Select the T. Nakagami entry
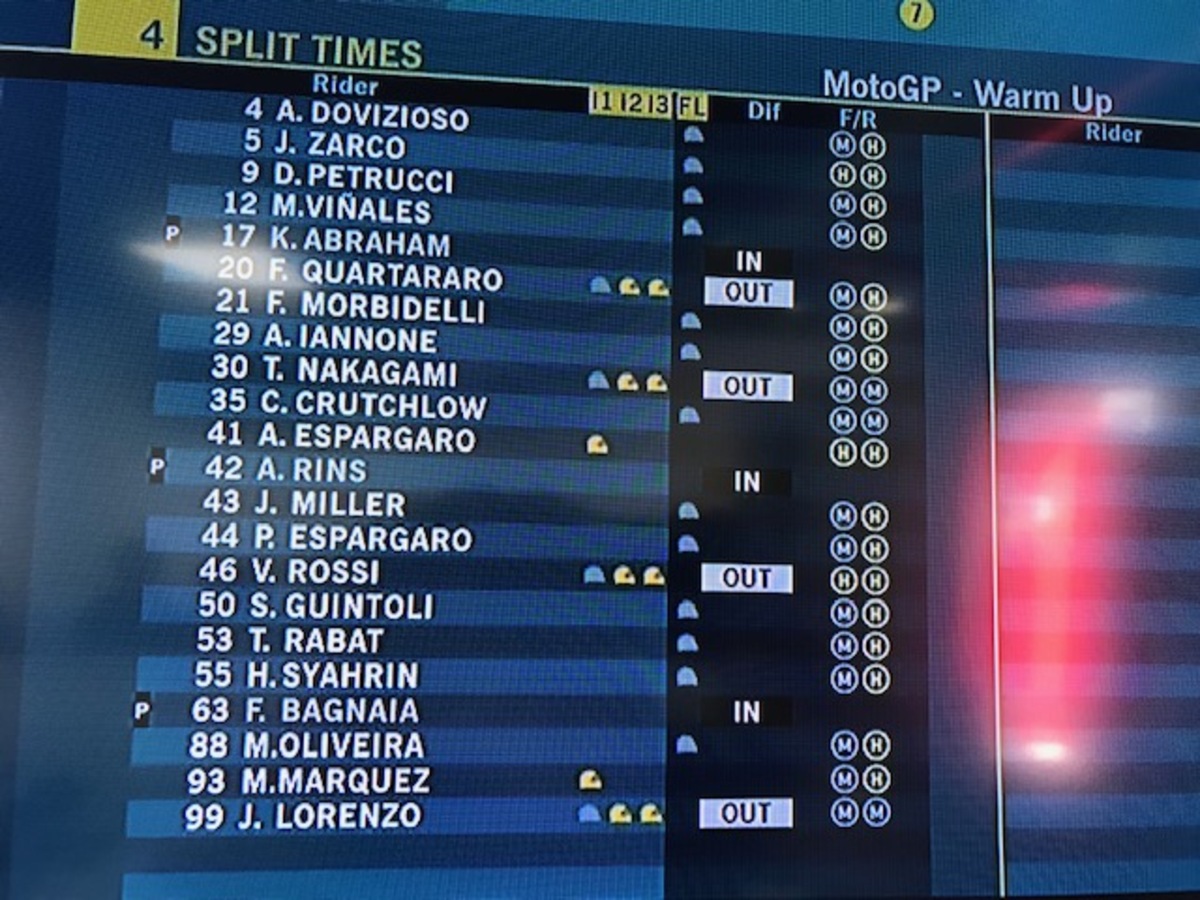The height and width of the screenshot is (900, 1200). click(360, 372)
